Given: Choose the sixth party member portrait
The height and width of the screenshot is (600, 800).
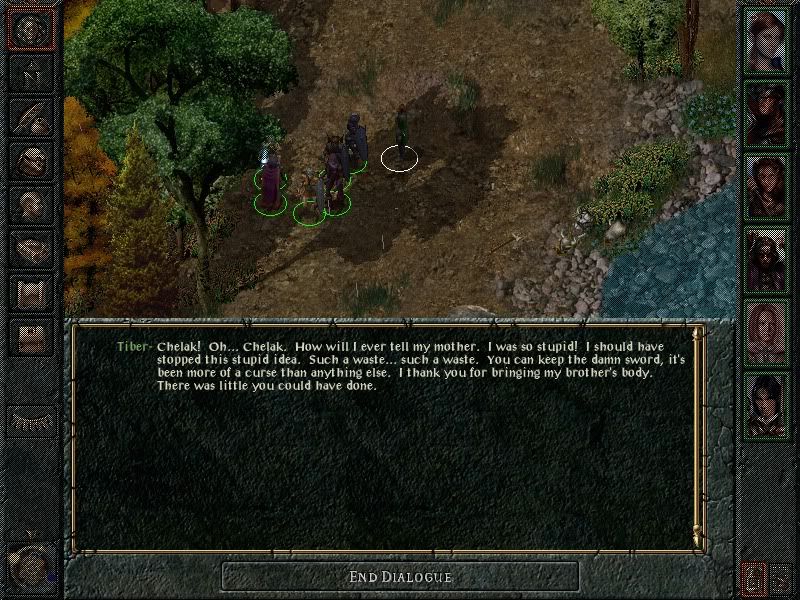Looking at the screenshot, I should (x=768, y=404).
